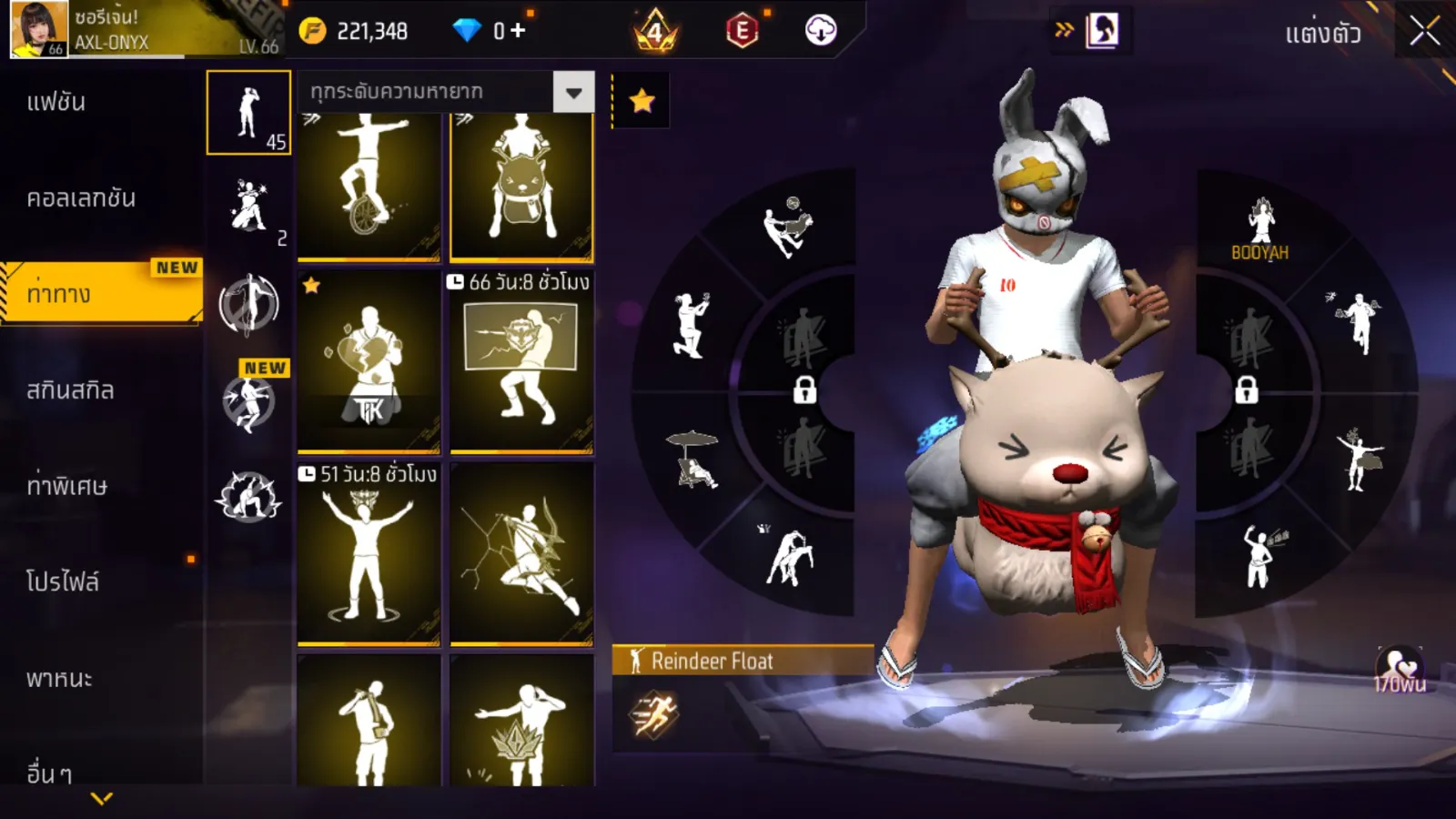Select the สกินสกิล skill skin tab
Viewport: 1456px width, 819px height.
point(70,390)
